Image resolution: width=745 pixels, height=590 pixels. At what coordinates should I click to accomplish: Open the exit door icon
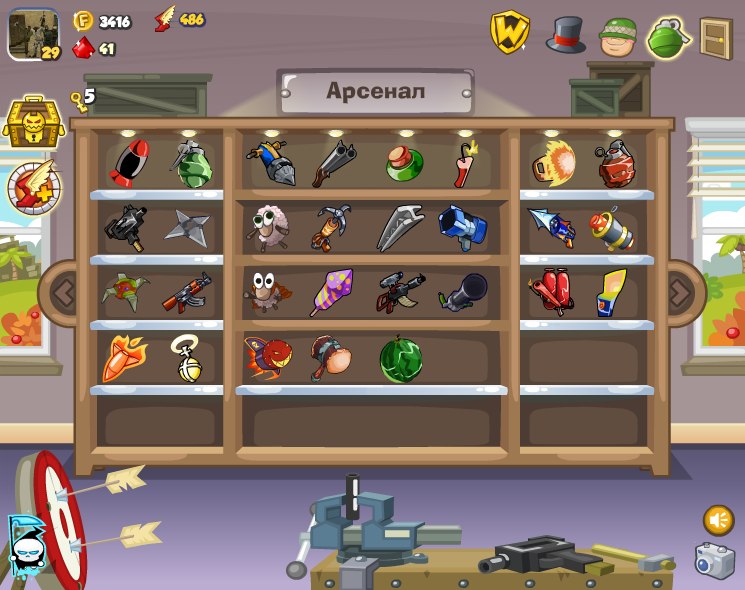tap(716, 37)
